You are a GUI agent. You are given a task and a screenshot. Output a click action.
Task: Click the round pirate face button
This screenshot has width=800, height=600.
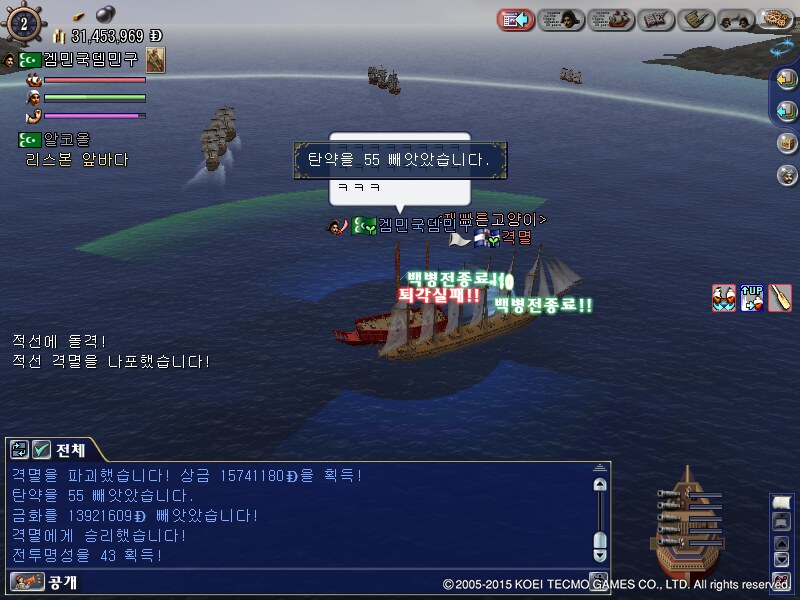coord(787,174)
